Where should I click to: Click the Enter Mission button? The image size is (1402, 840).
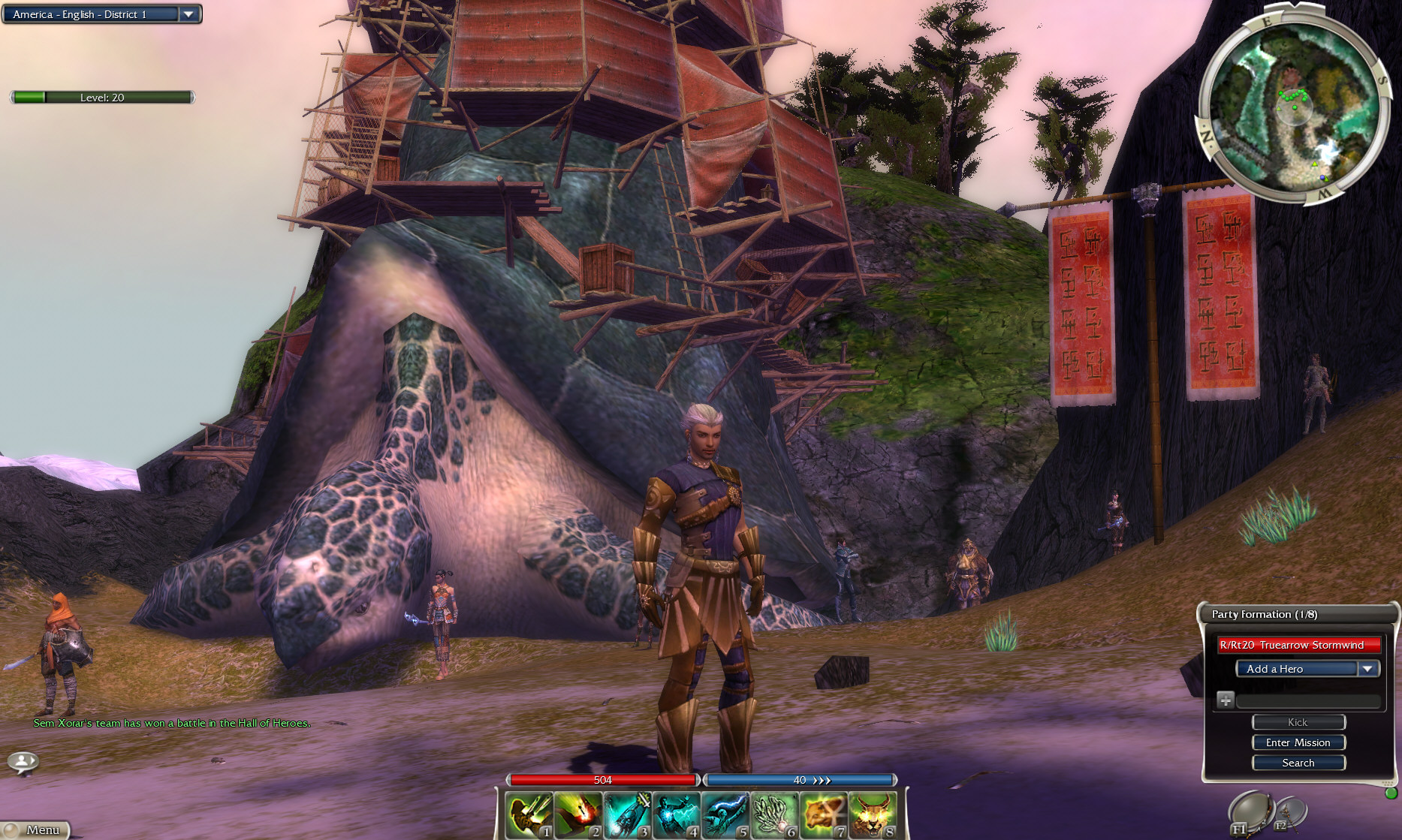[x=1298, y=742]
